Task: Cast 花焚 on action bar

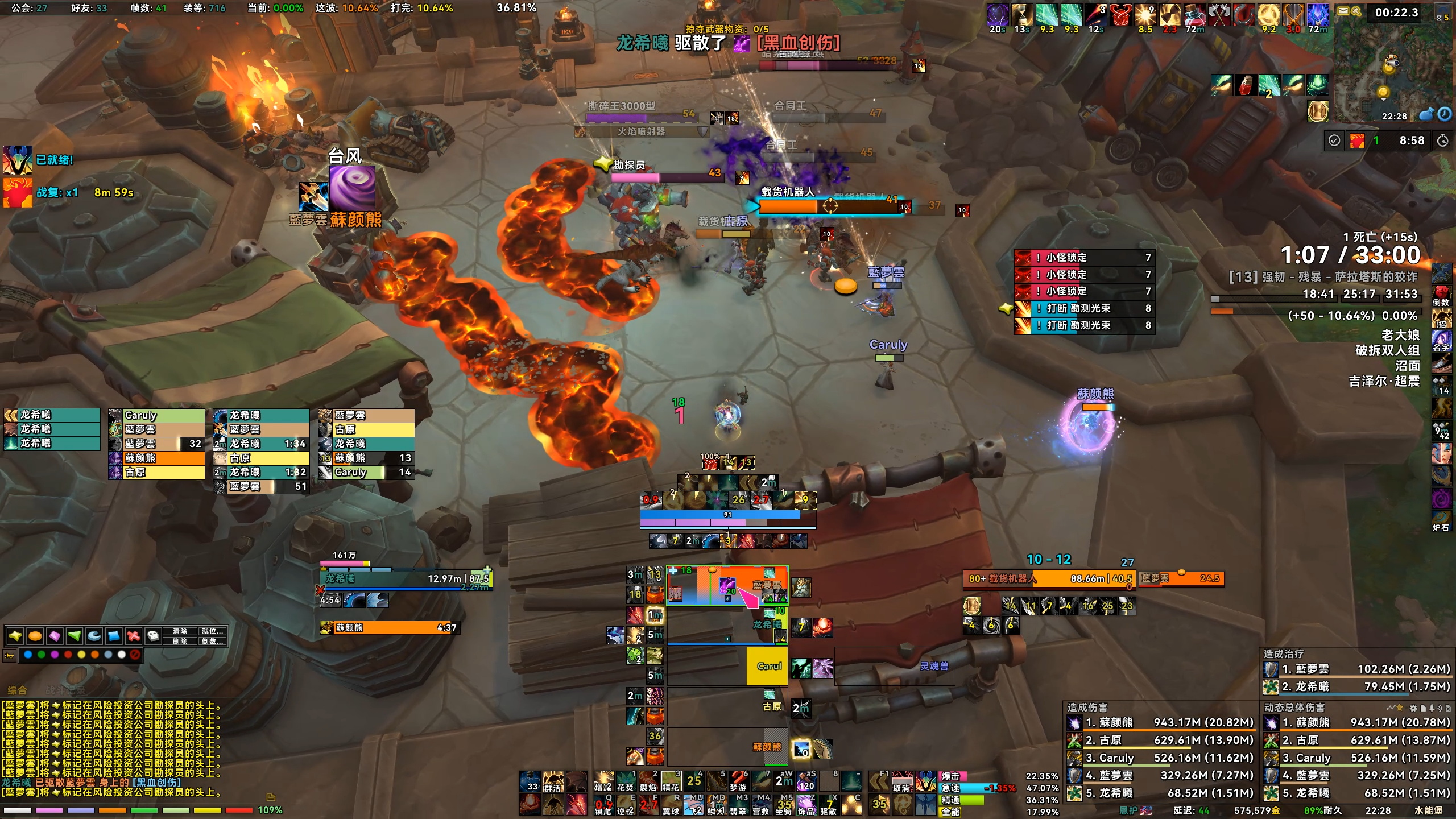Action: 626,781
